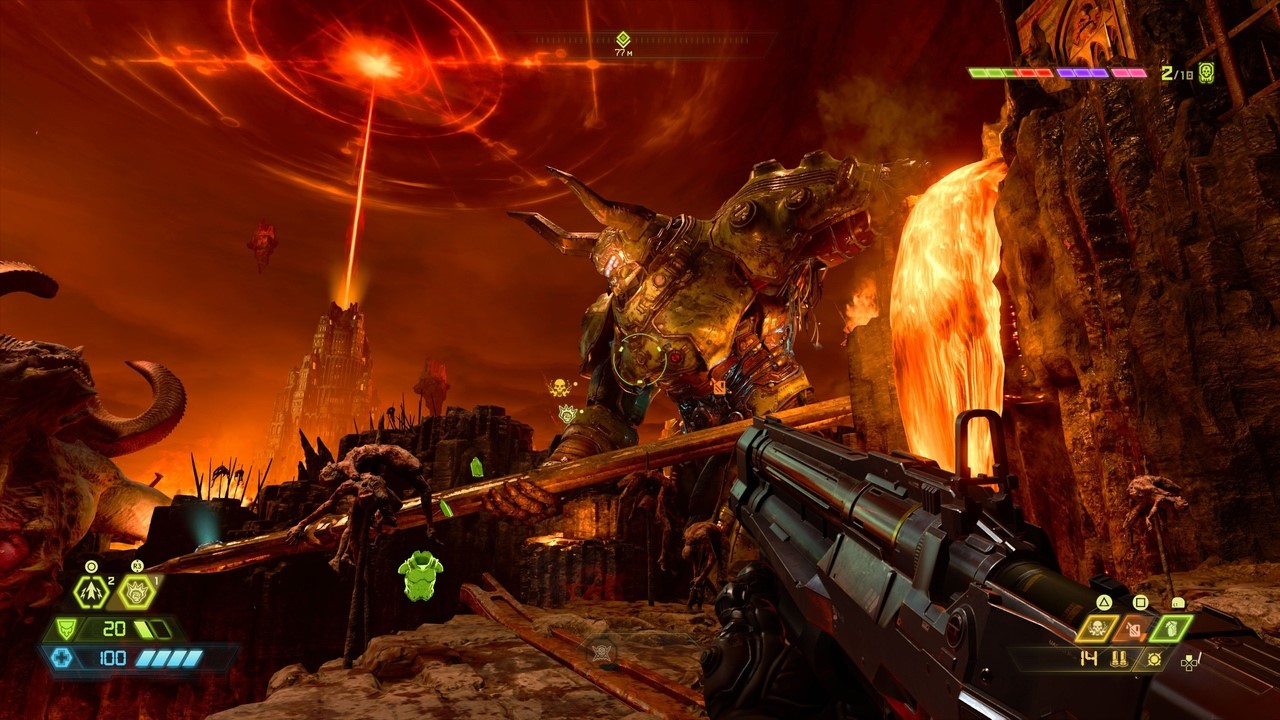Select the green frag grenade icon
The width and height of the screenshot is (1280, 720).
[x=1172, y=628]
